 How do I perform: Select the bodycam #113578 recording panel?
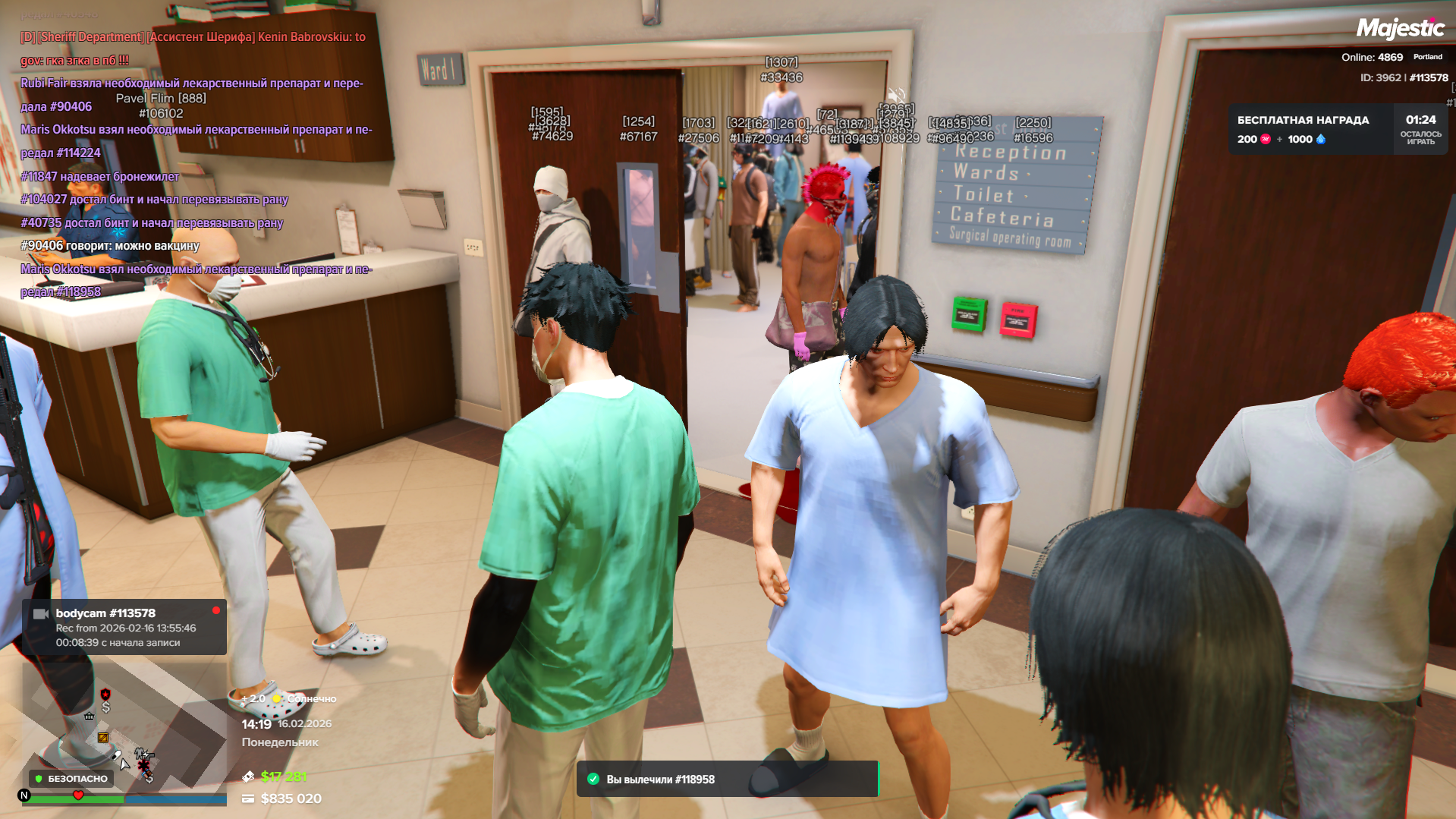coord(124,627)
